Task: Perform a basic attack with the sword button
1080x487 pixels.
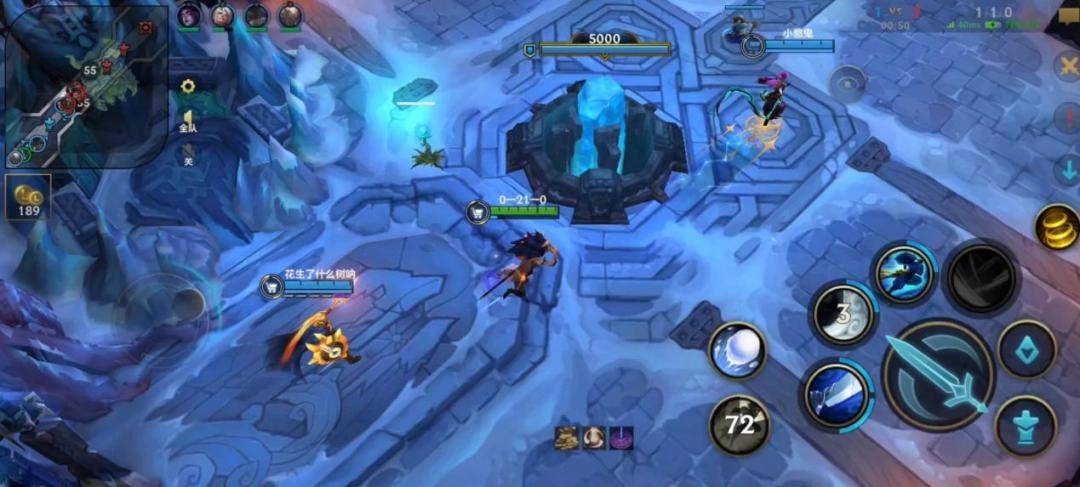Action: click(937, 375)
